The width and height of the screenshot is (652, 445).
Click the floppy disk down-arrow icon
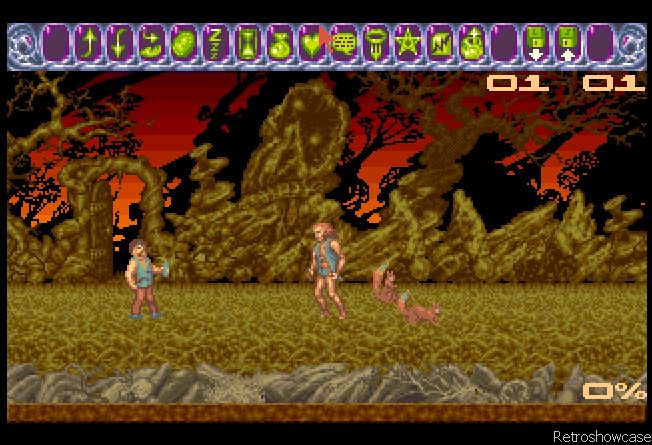click(x=534, y=44)
